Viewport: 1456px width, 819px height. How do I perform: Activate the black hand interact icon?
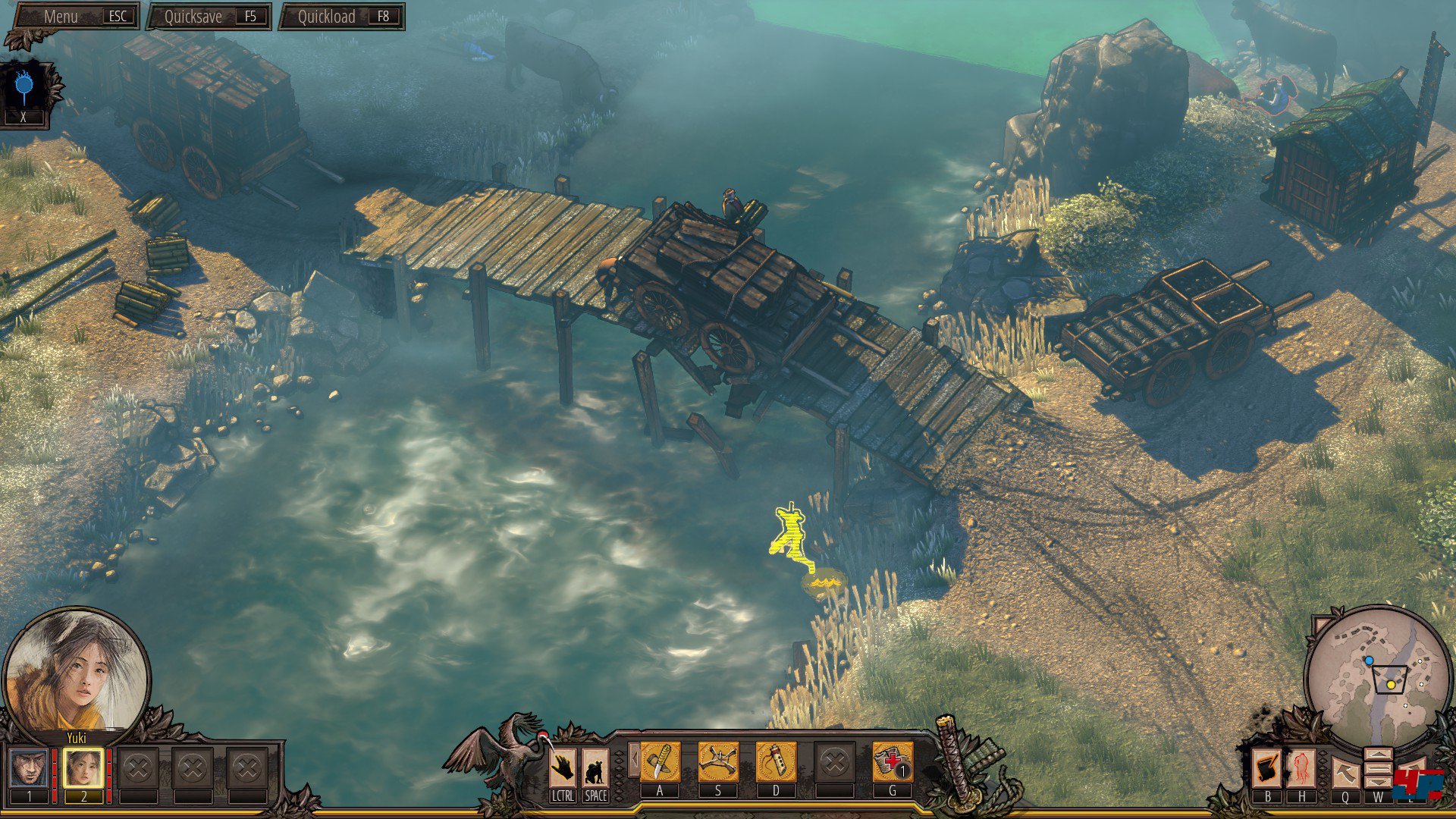pos(562,767)
